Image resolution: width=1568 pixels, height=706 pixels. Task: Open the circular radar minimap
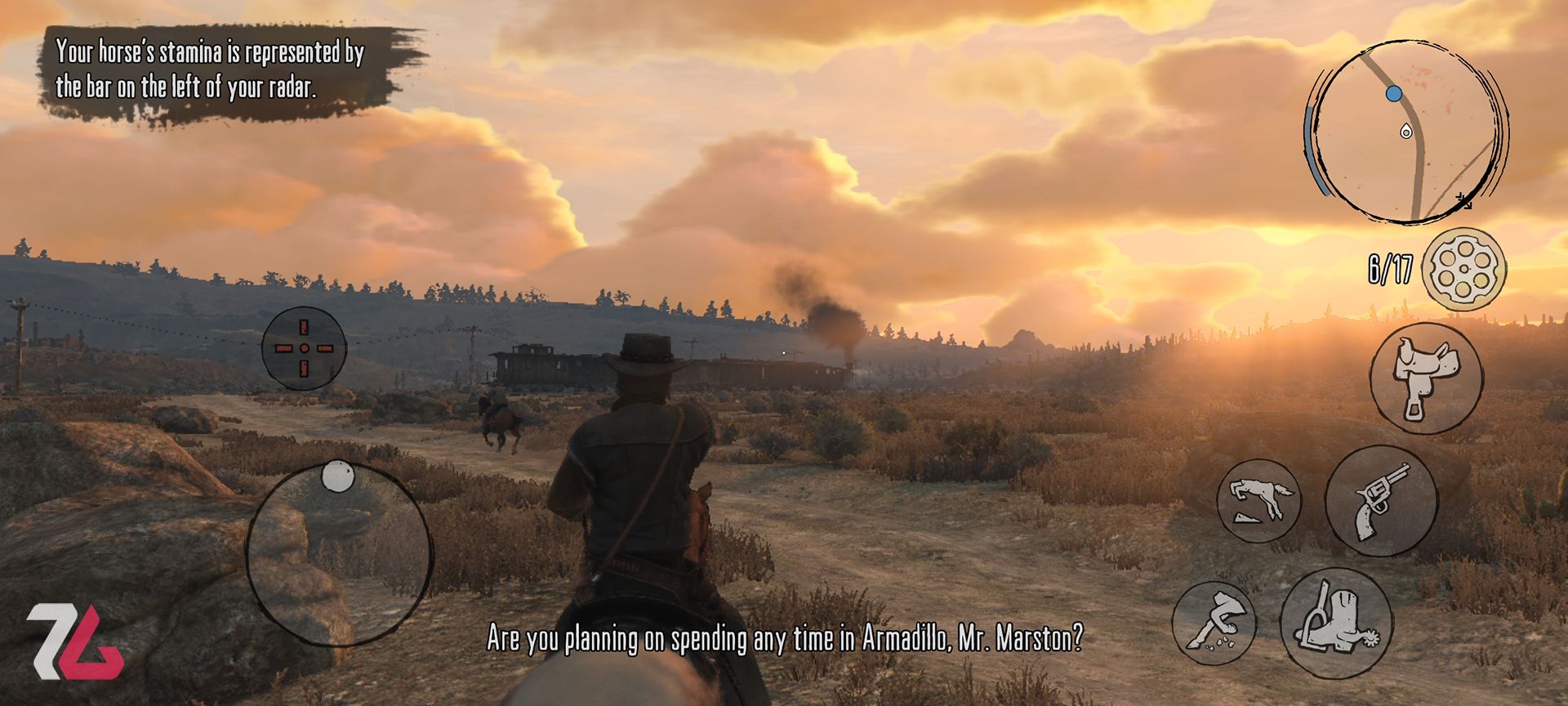pyautogui.click(x=1408, y=131)
